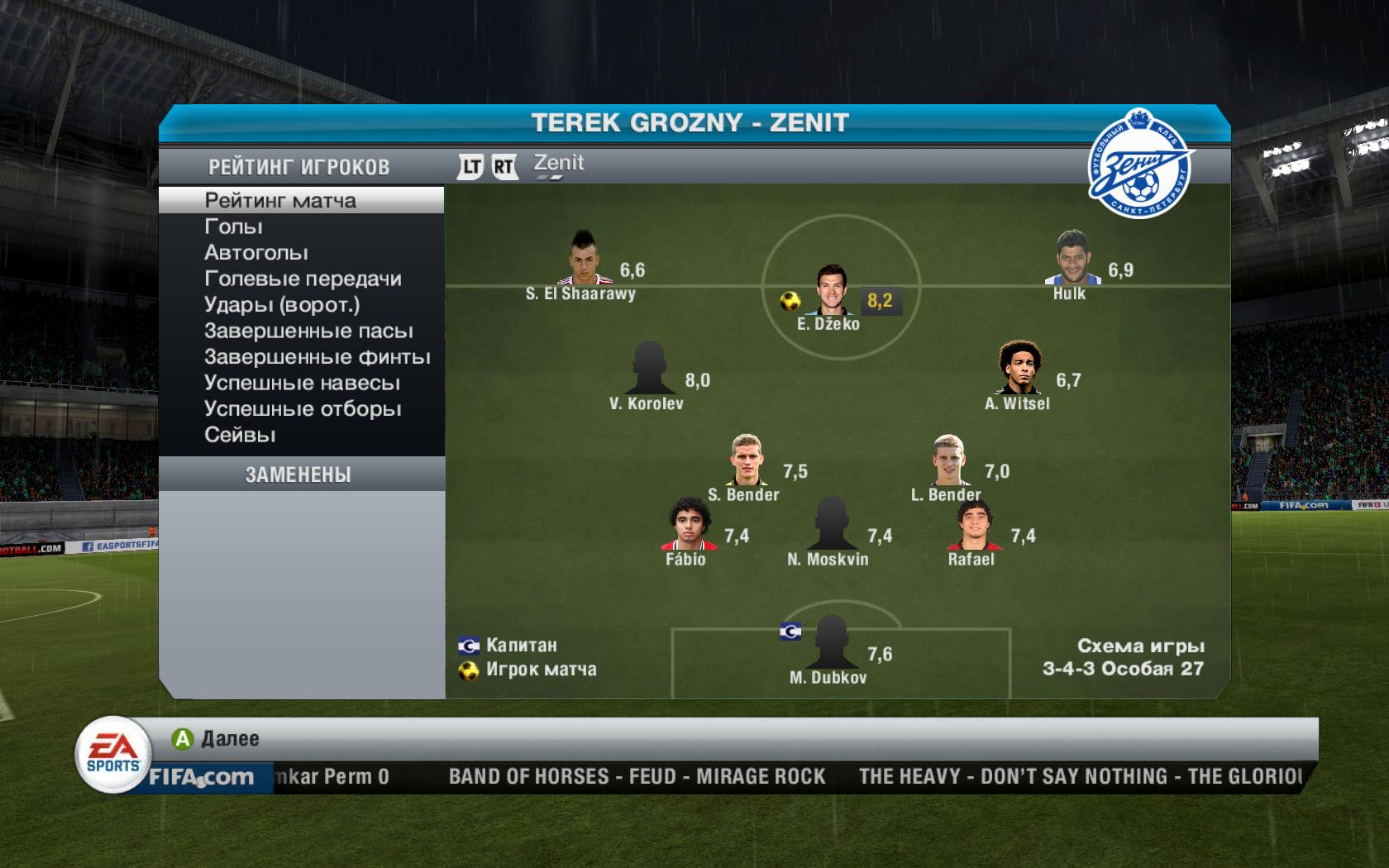Select the Рейтинг матча menu entry
Viewport: 1389px width, 868px height.
tap(280, 201)
